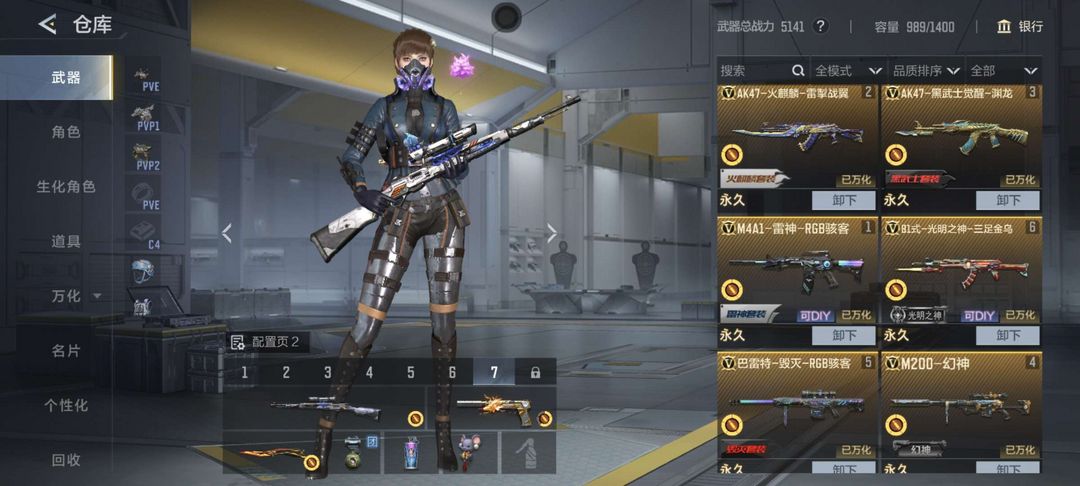Open the 生化角色 category

66,187
